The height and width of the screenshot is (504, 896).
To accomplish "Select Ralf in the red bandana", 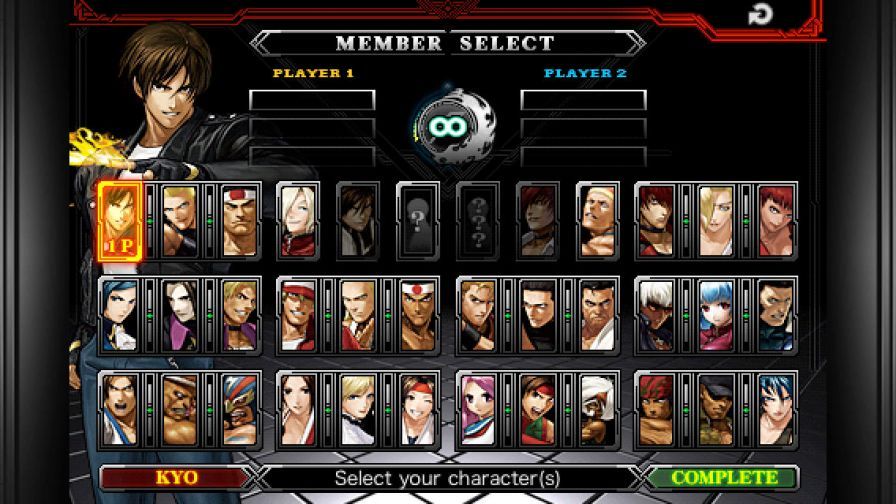I will tap(656, 408).
